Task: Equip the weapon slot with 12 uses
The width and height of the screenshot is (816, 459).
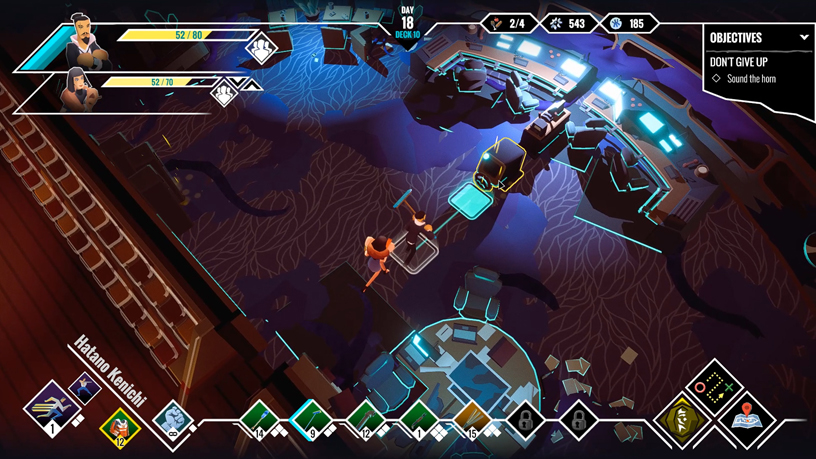Action: [366, 417]
